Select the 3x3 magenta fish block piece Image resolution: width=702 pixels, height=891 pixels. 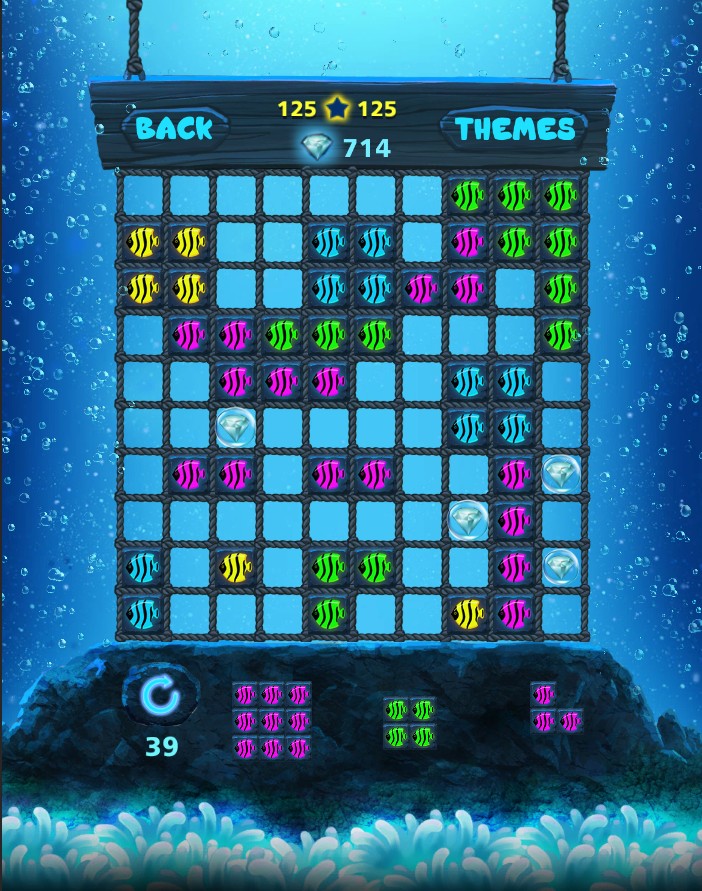272,720
